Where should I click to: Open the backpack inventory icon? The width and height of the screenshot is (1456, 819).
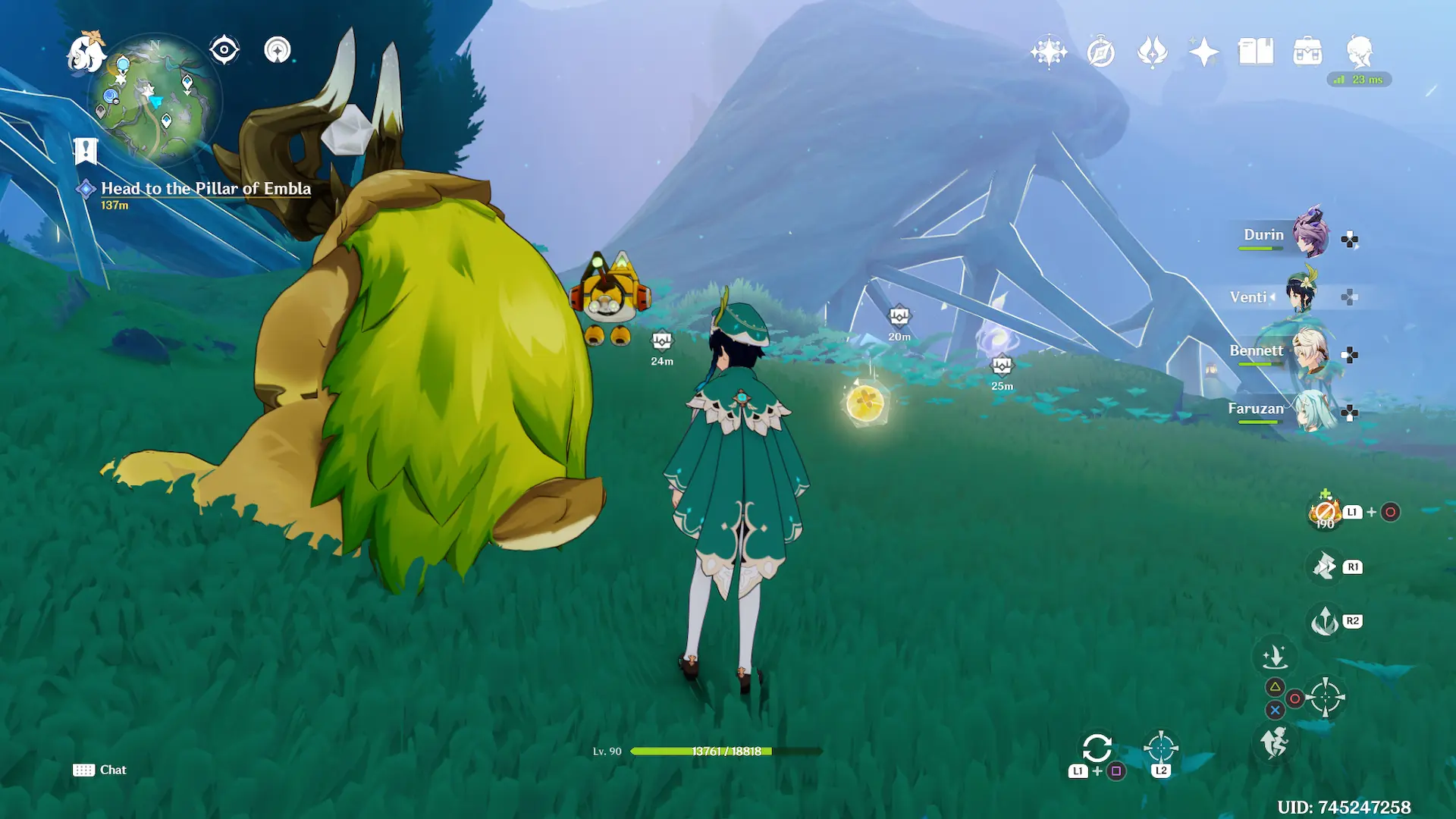coord(1307,52)
